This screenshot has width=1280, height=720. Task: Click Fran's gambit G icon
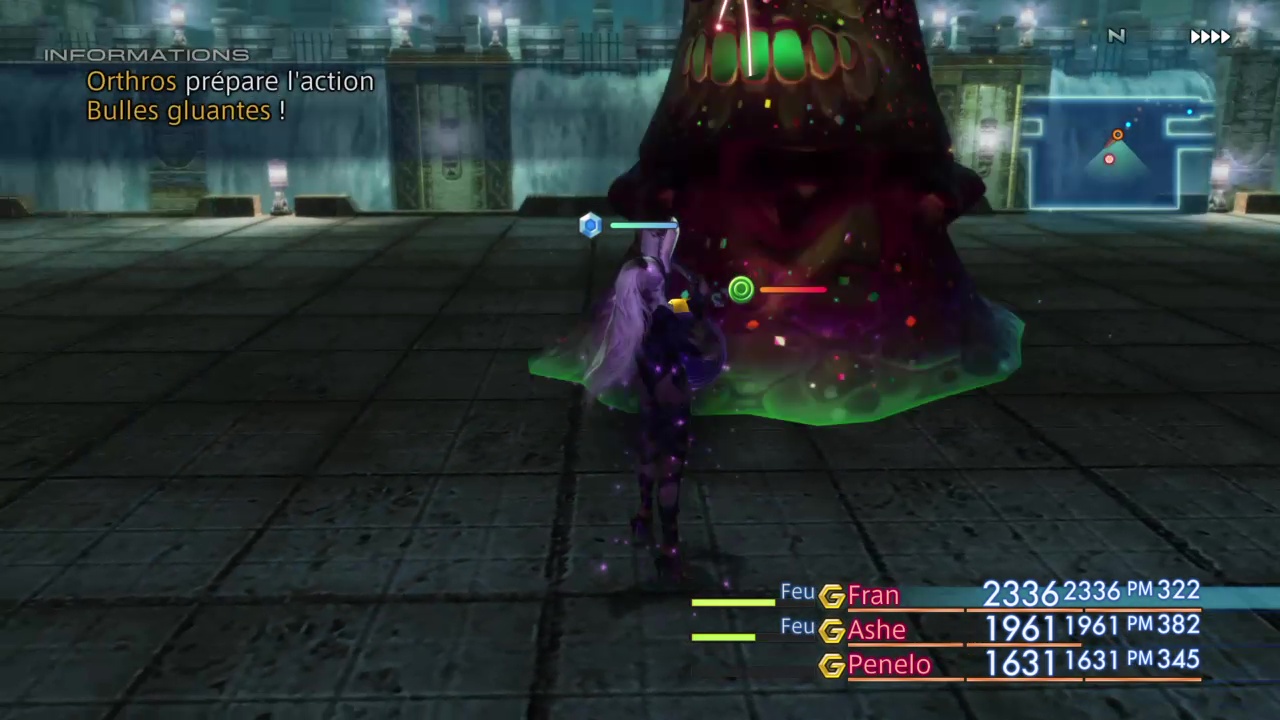coord(831,597)
